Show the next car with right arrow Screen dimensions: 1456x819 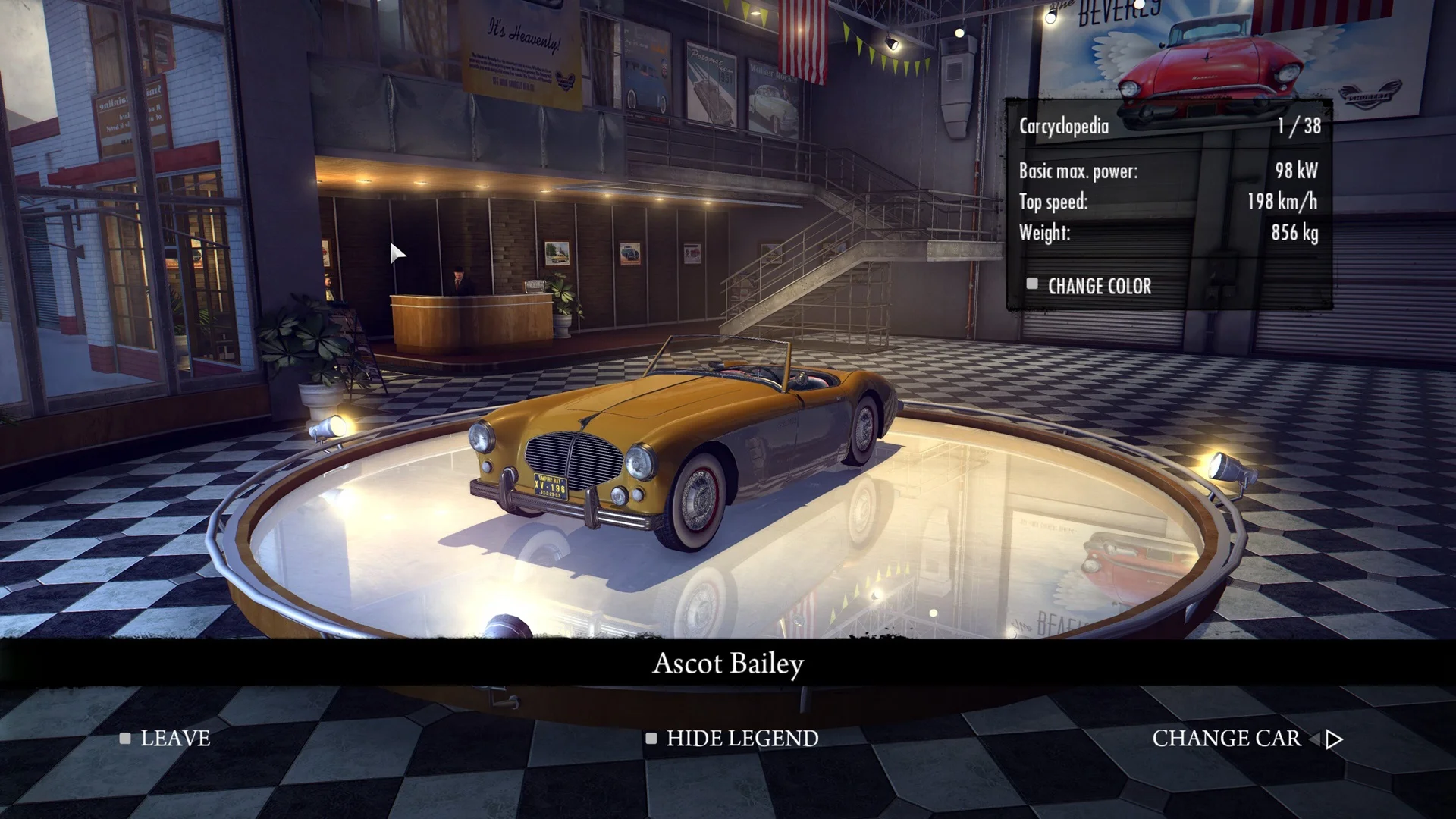[x=1335, y=739]
